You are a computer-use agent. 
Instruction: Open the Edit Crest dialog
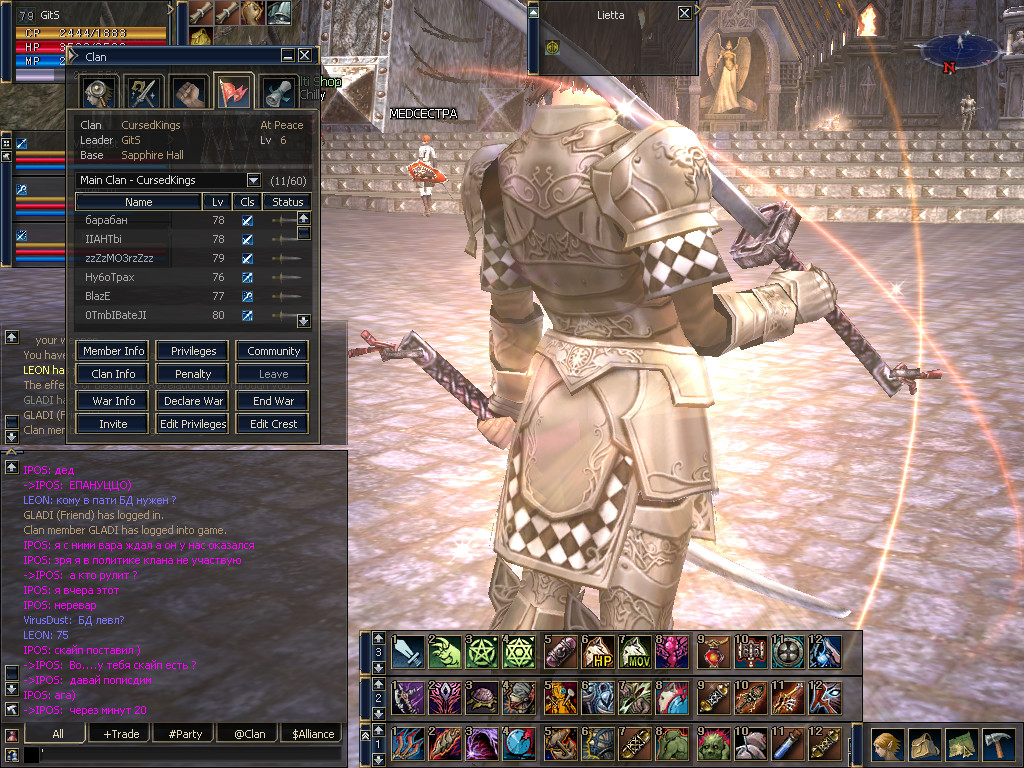273,424
